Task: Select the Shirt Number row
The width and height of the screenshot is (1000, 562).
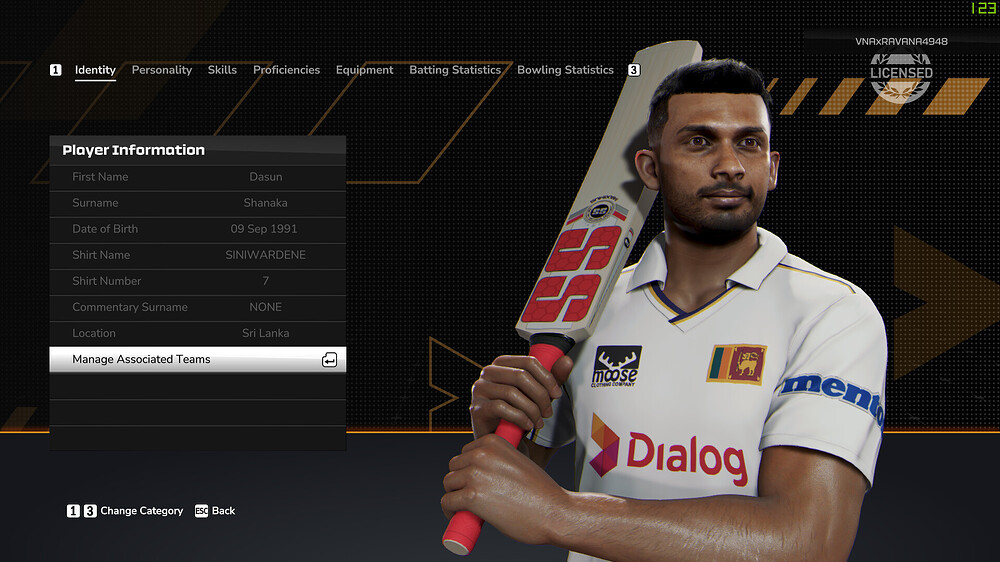Action: pyautogui.click(x=197, y=281)
